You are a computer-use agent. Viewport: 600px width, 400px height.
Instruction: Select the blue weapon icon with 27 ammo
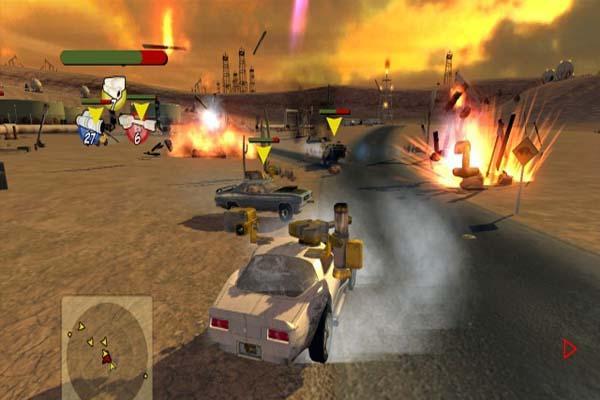click(x=90, y=131)
